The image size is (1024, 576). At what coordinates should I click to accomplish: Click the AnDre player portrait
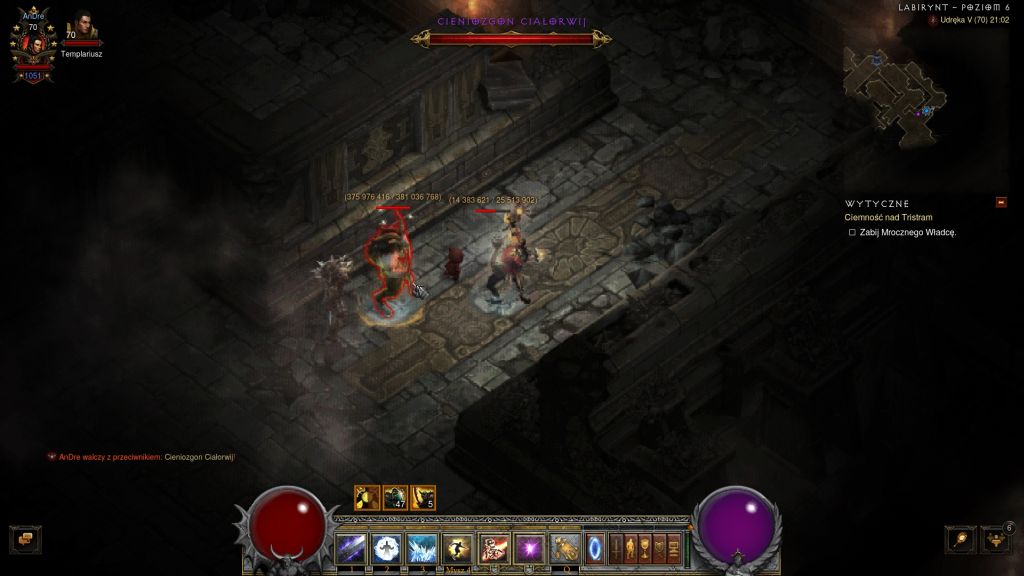click(x=32, y=45)
